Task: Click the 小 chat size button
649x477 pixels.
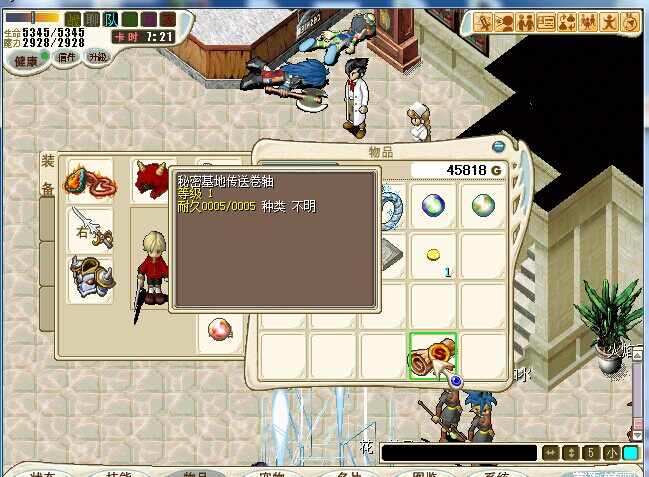Action: (x=611, y=453)
